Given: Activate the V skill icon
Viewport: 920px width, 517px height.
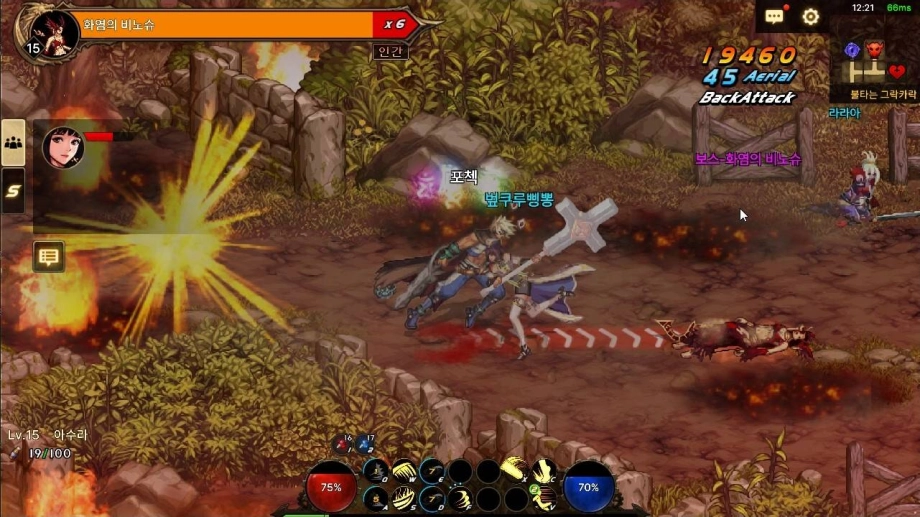Looking at the screenshot, I should 543,498.
